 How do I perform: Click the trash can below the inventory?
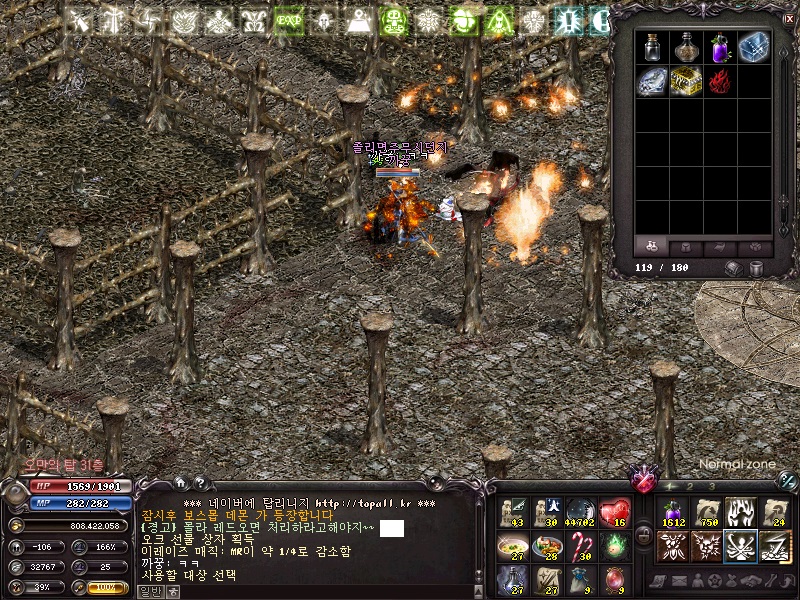[x=757, y=268]
